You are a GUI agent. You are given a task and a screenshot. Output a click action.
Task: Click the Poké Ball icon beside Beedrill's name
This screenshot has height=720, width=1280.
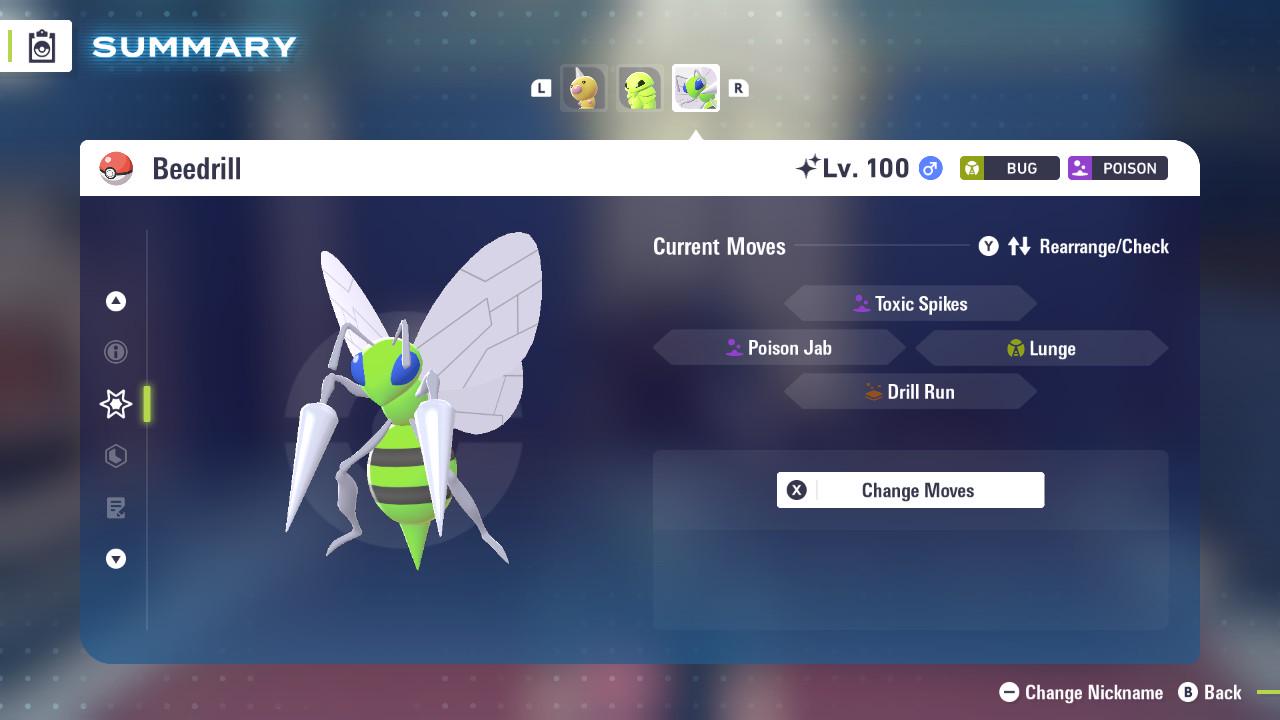point(116,168)
